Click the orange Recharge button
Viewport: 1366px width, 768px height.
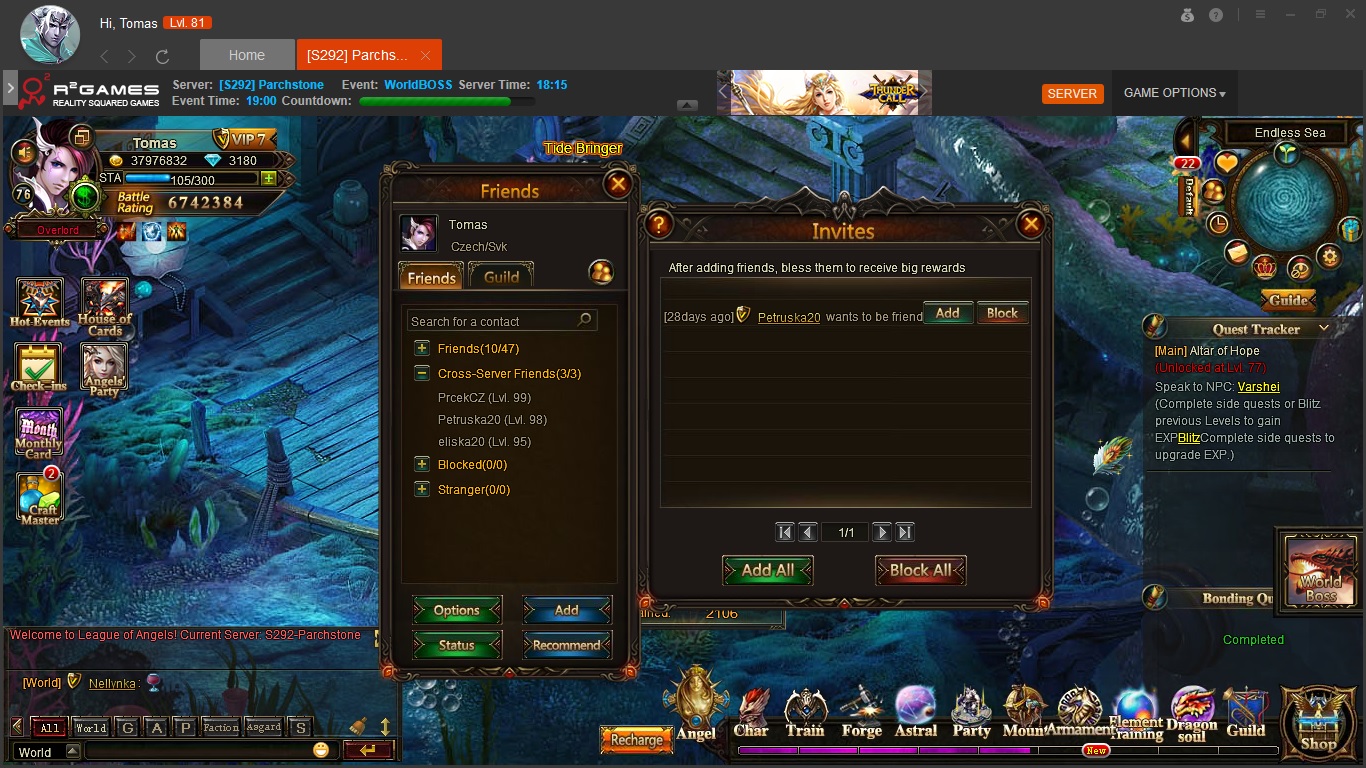point(636,740)
